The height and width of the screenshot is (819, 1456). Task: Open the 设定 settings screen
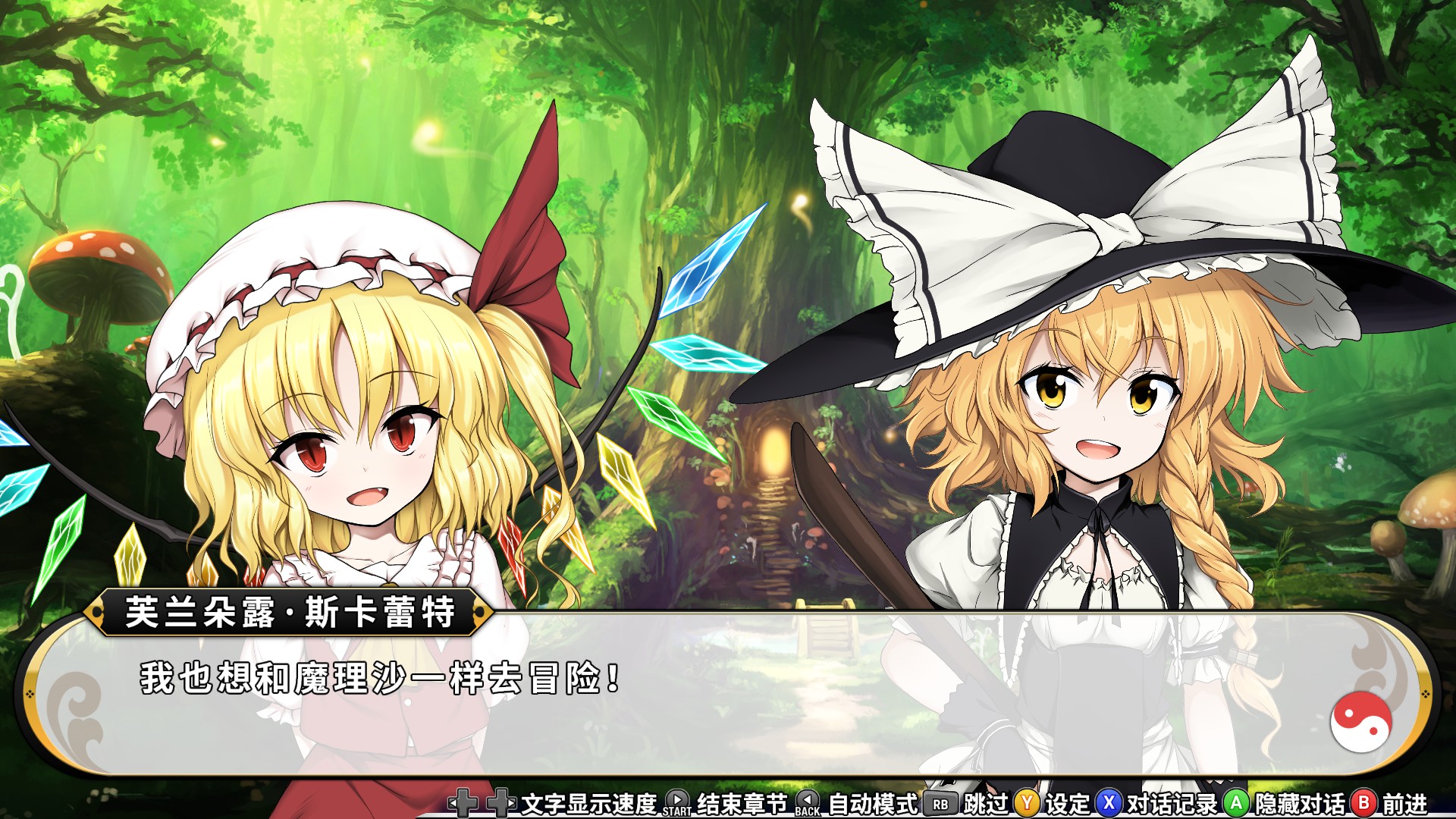[1069, 802]
